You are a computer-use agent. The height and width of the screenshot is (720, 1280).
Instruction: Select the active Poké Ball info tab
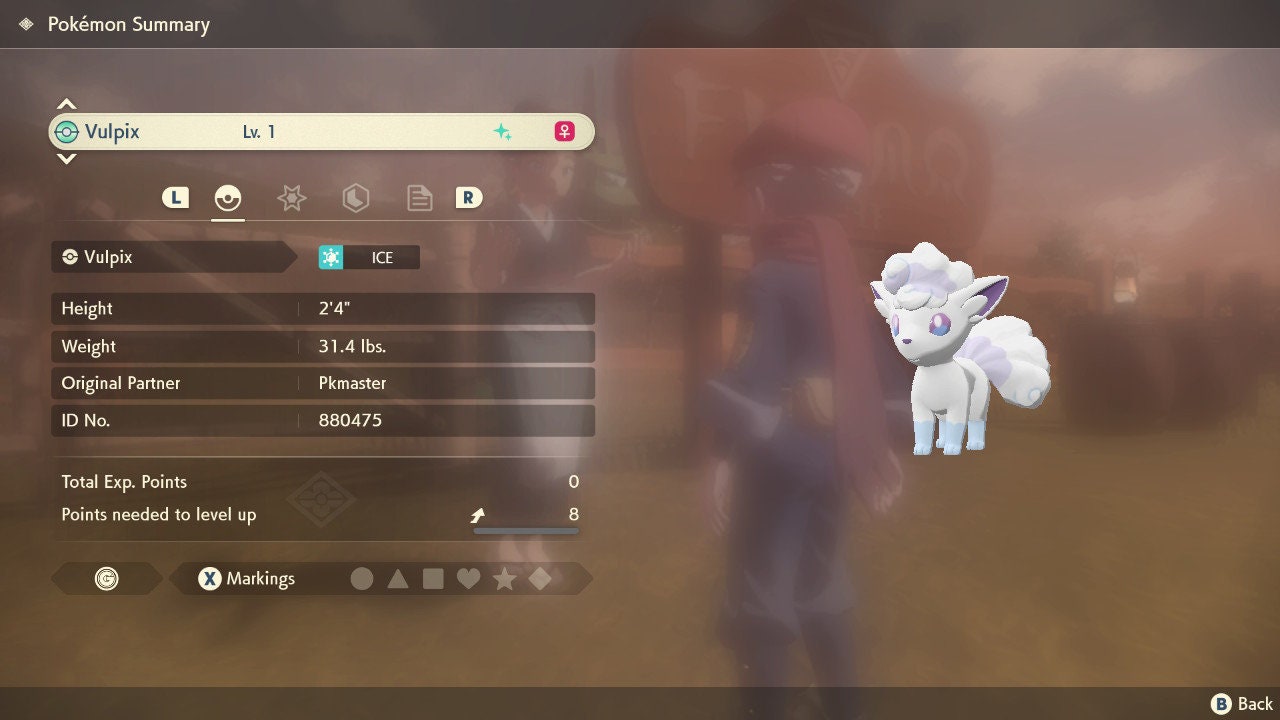coord(227,198)
